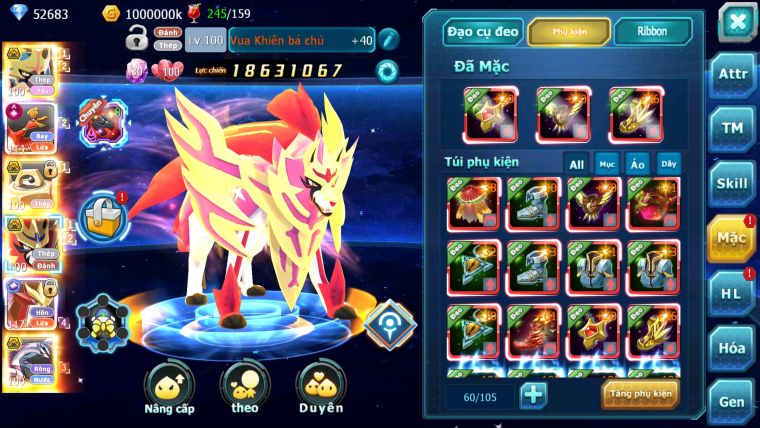The width and height of the screenshot is (760, 428).
Task: Open the HL side tab
Action: tap(732, 293)
